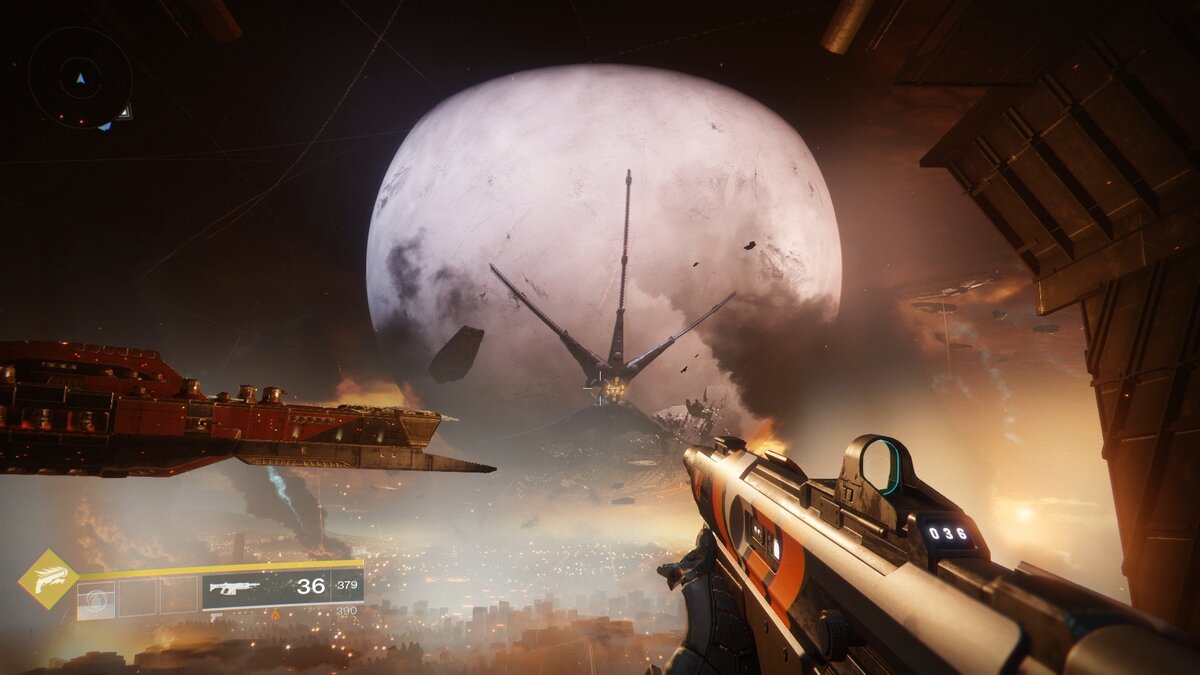Switch to the small sidearm weapon icon
Screen dimensions: 1200x675
pos(217,618)
